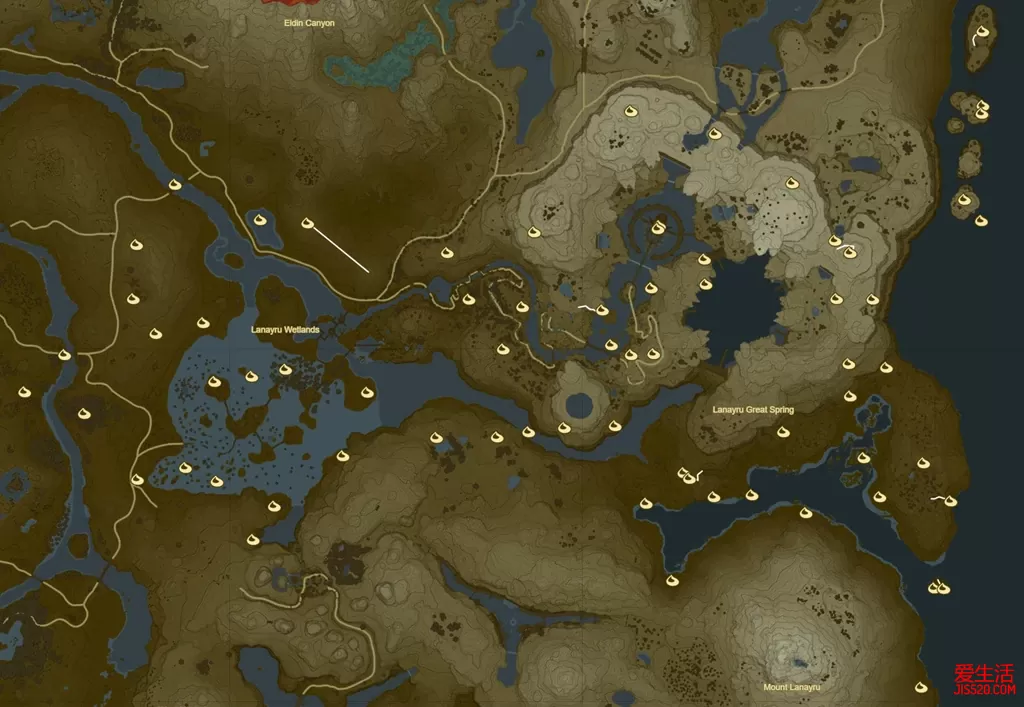Screen dimensions: 1024x707
Task: Click the Mount Lanayru map label
Action: 791,688
